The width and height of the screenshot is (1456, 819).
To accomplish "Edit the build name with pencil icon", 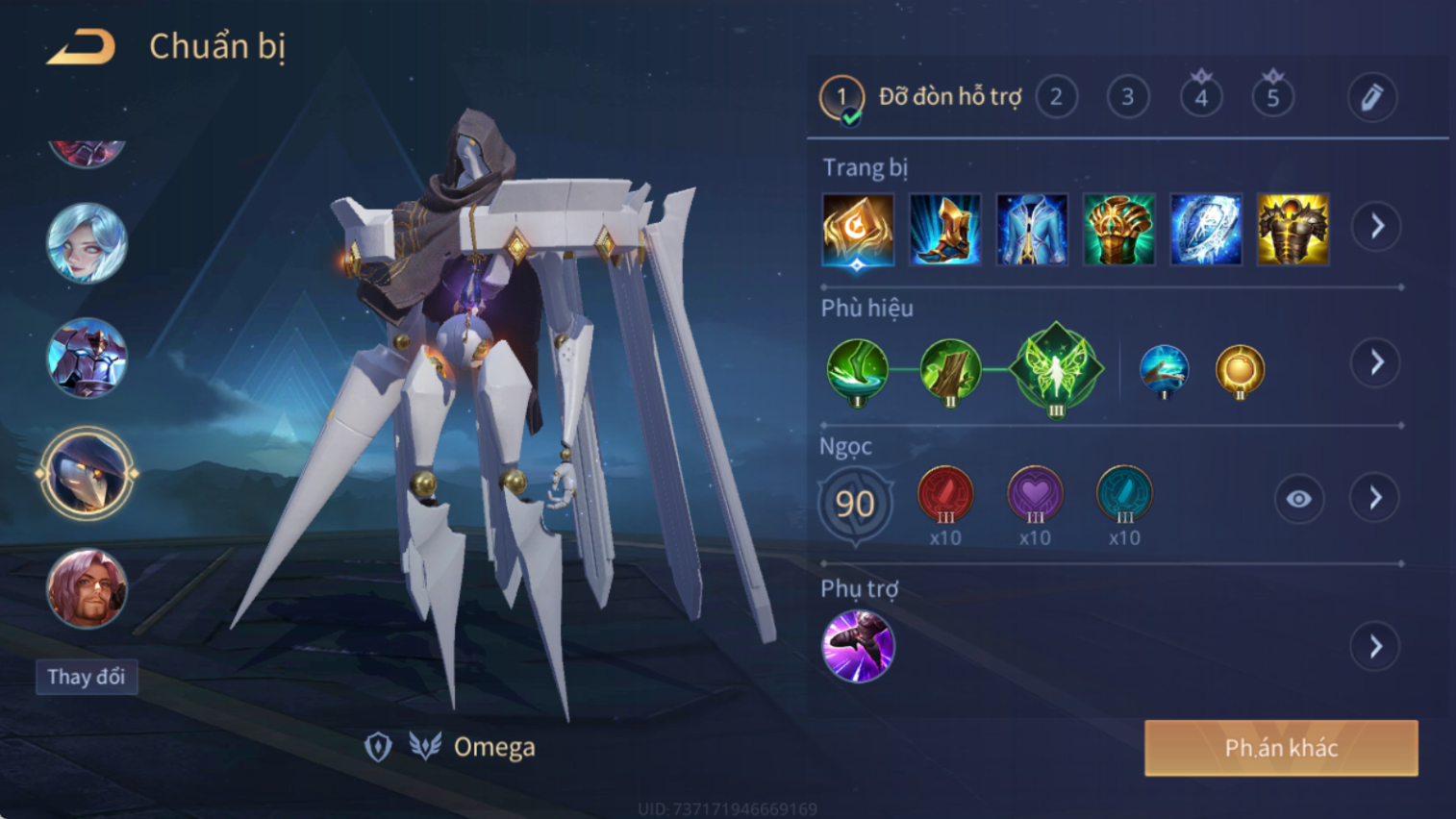I will (x=1371, y=97).
